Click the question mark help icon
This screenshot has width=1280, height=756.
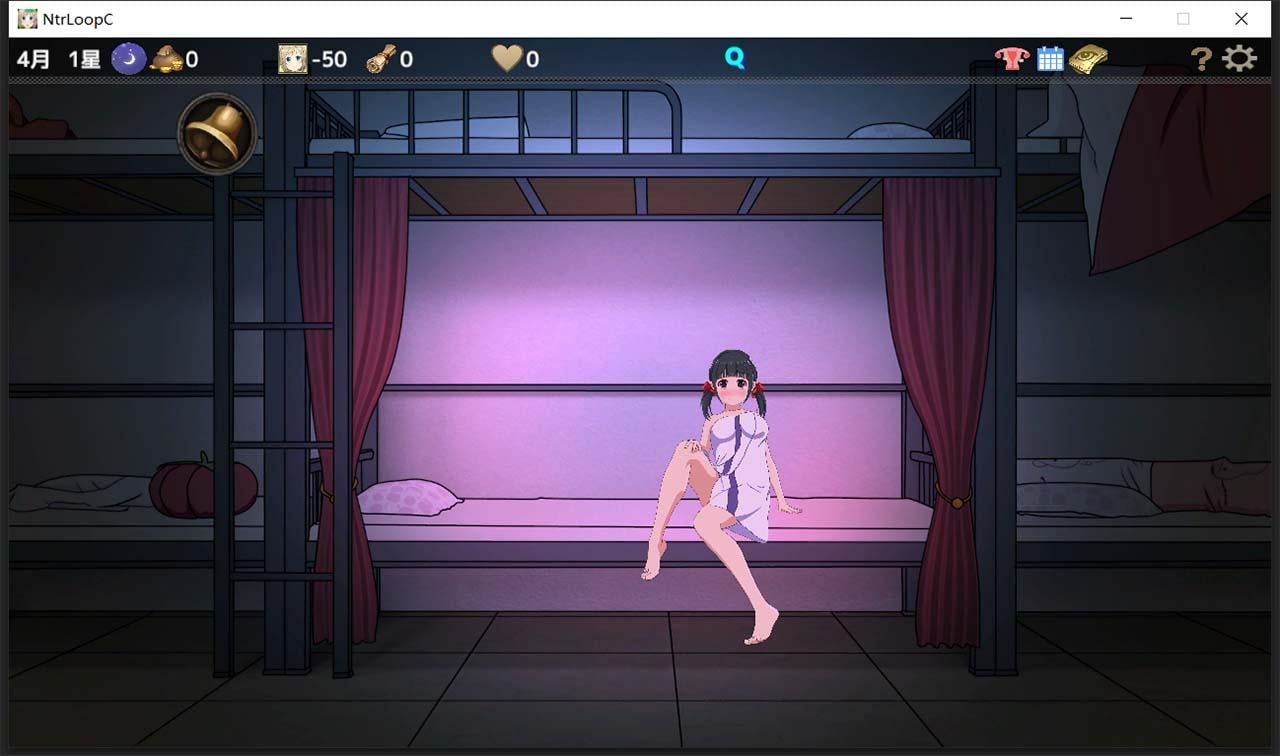pos(1198,58)
